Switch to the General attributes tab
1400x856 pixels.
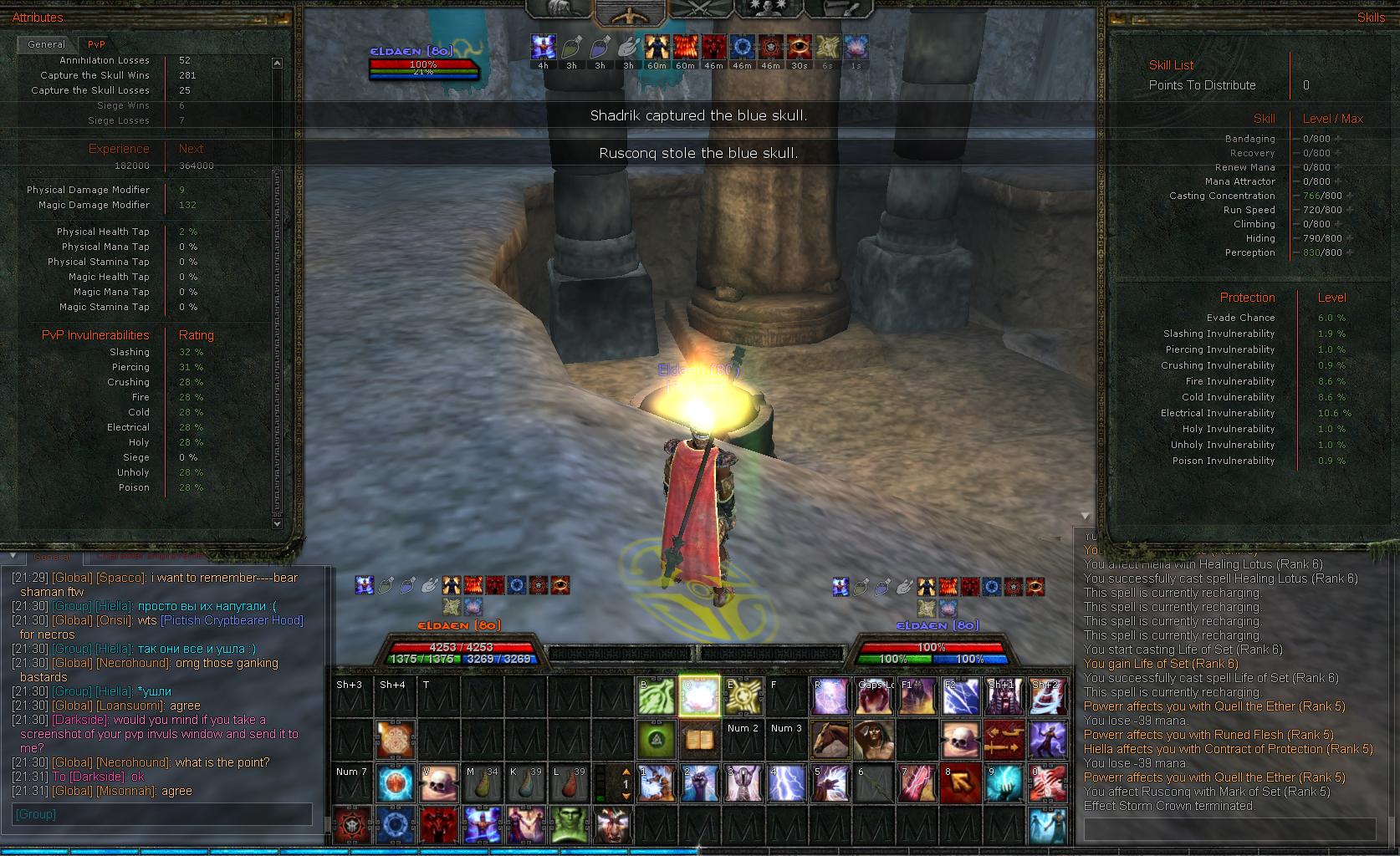pyautogui.click(x=46, y=44)
